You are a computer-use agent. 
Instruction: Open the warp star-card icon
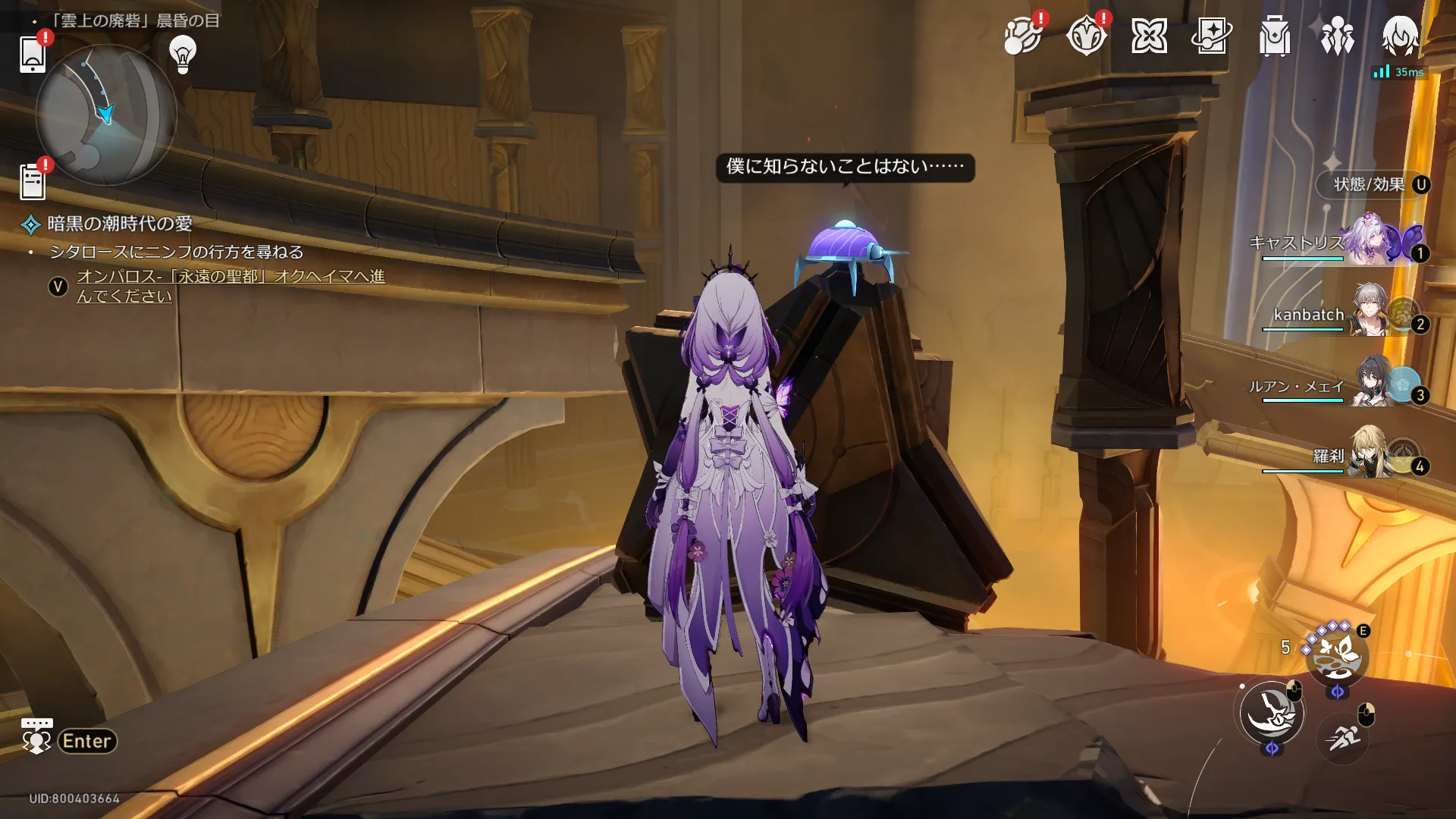(x=1211, y=36)
